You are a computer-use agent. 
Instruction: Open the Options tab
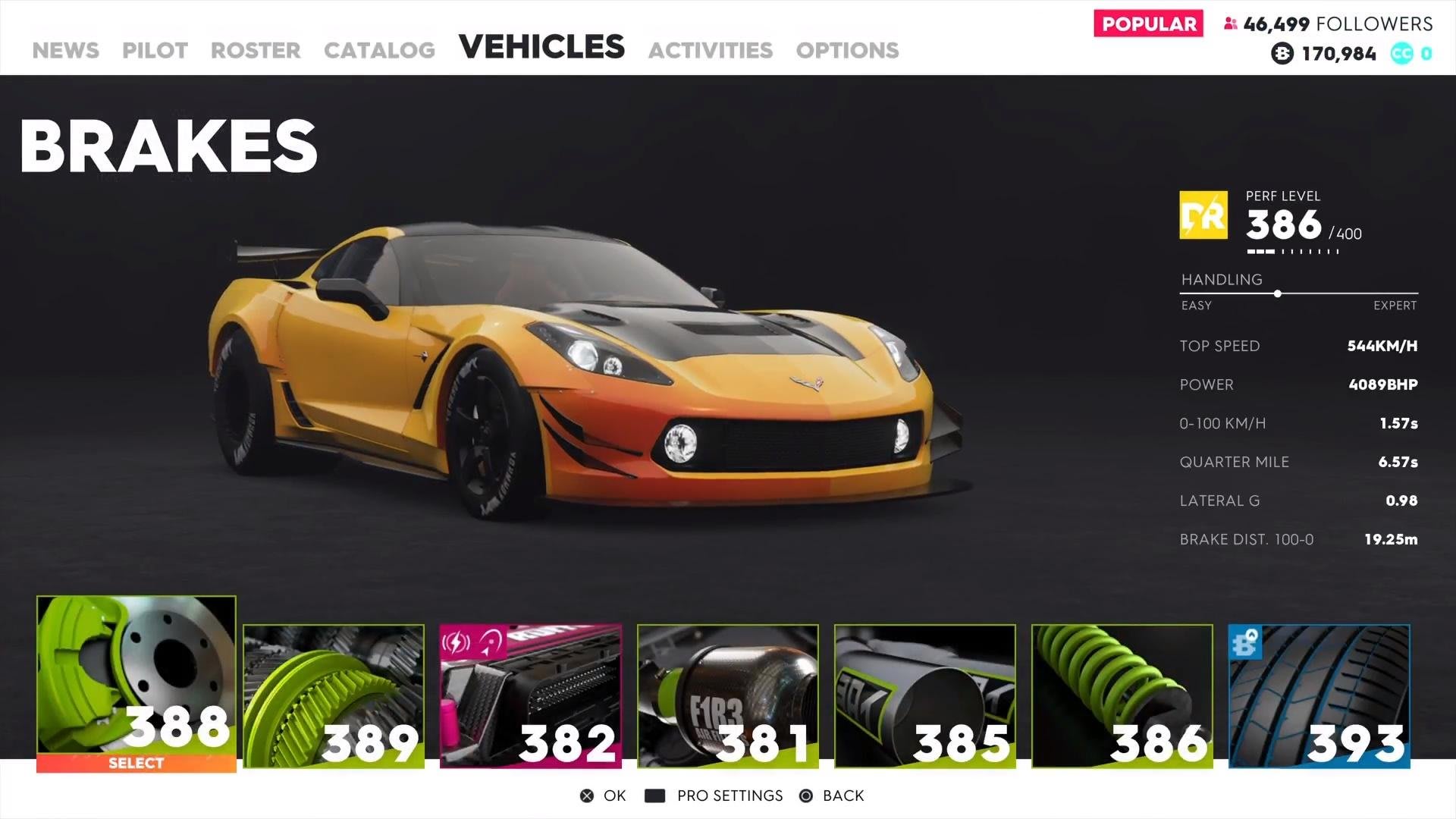[x=847, y=50]
